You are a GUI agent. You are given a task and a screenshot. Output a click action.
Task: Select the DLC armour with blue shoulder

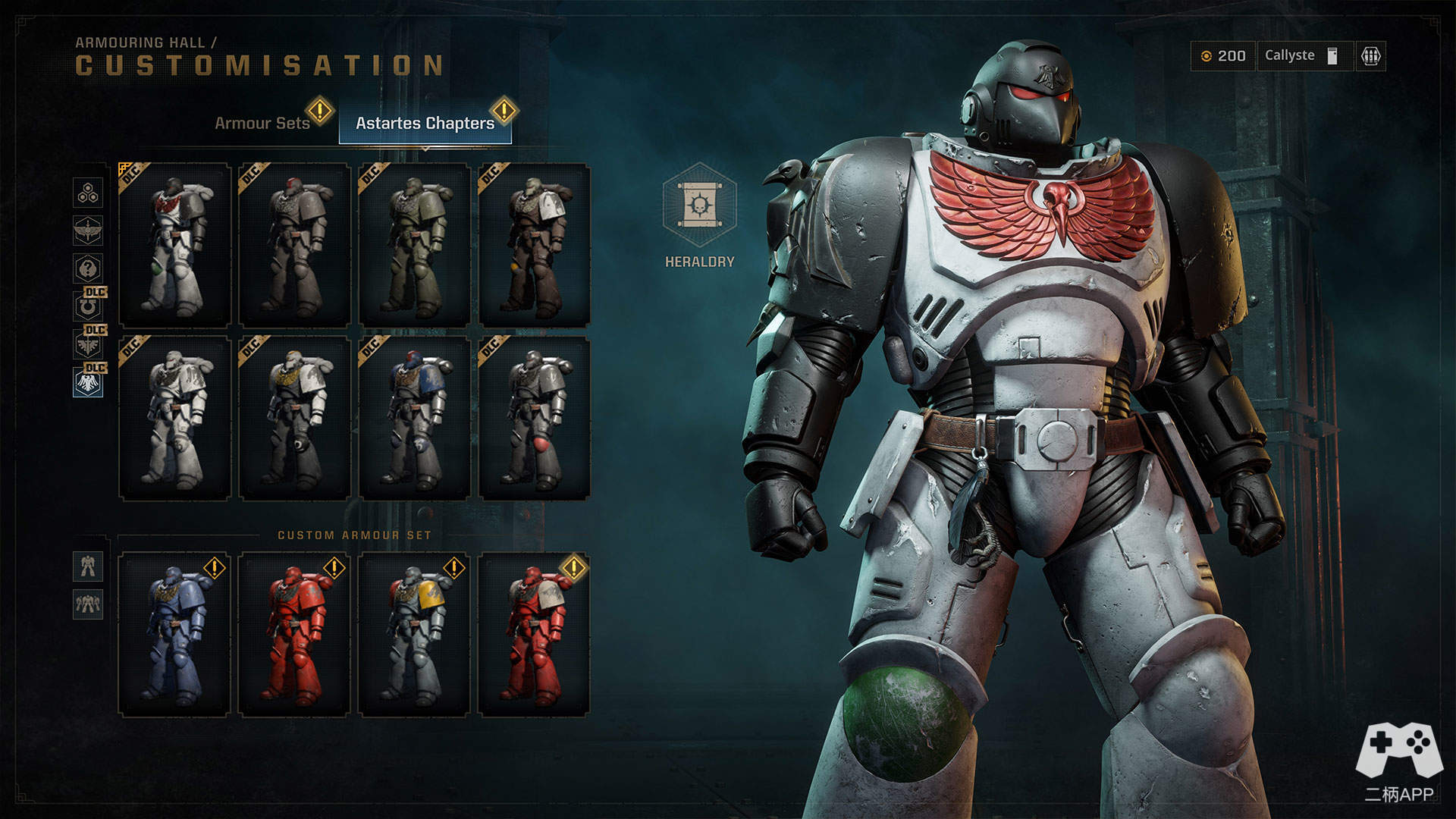coord(414,418)
